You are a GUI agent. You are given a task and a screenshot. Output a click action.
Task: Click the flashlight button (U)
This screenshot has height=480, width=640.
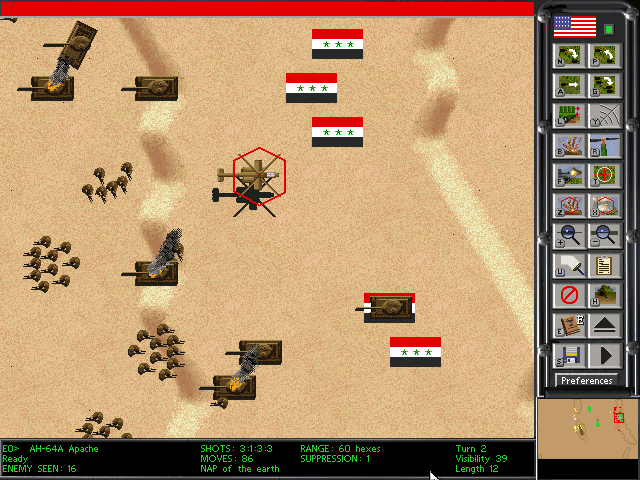point(568,266)
